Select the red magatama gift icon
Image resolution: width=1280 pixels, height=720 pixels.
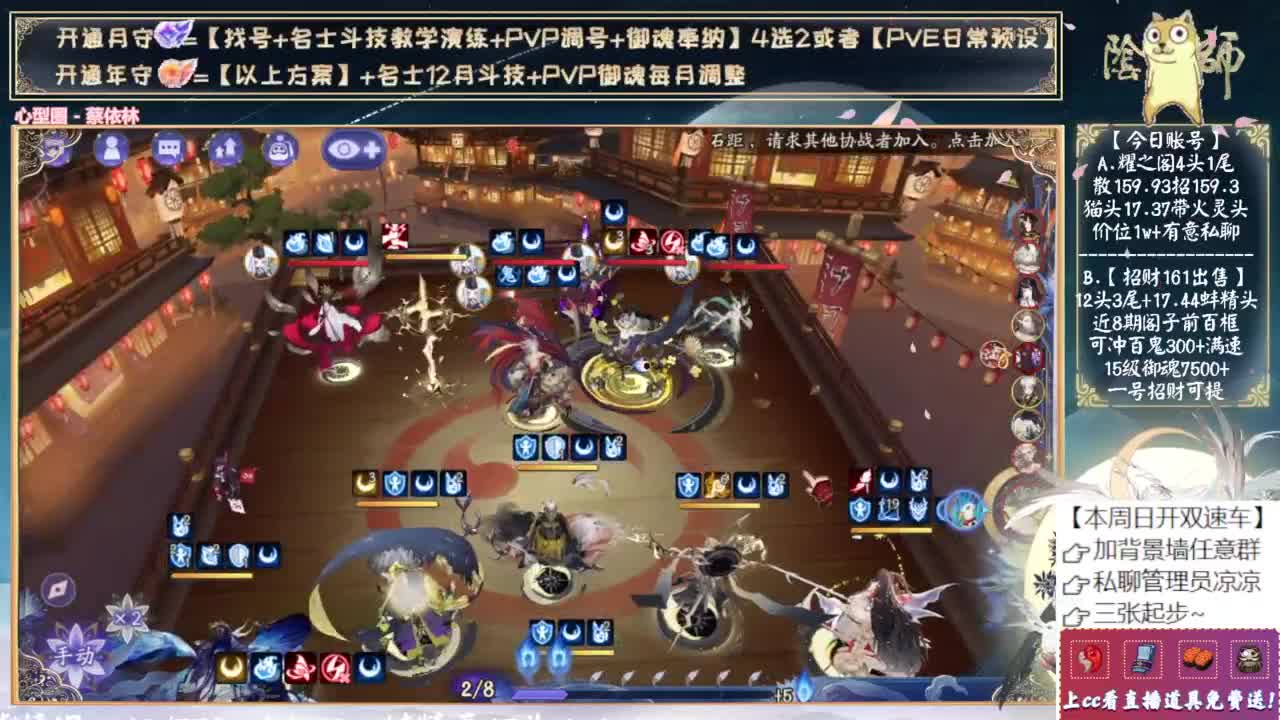coord(1090,660)
